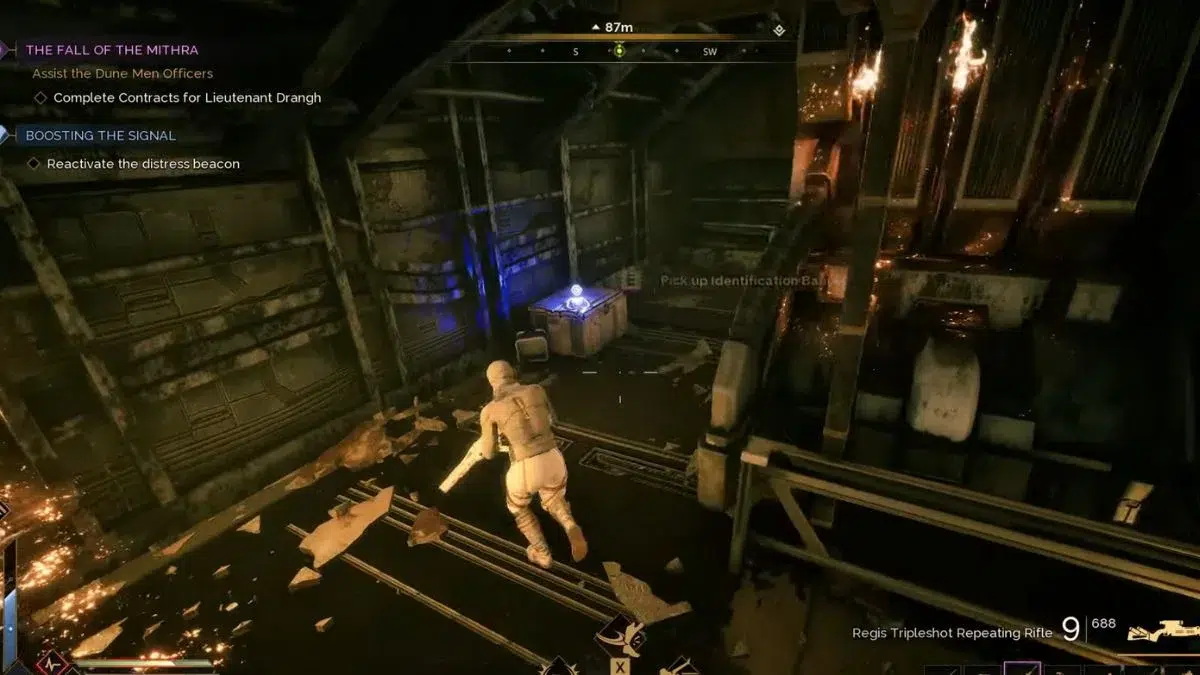The height and width of the screenshot is (675, 1200).
Task: Select the green objective marker on the compass
Action: point(619,51)
